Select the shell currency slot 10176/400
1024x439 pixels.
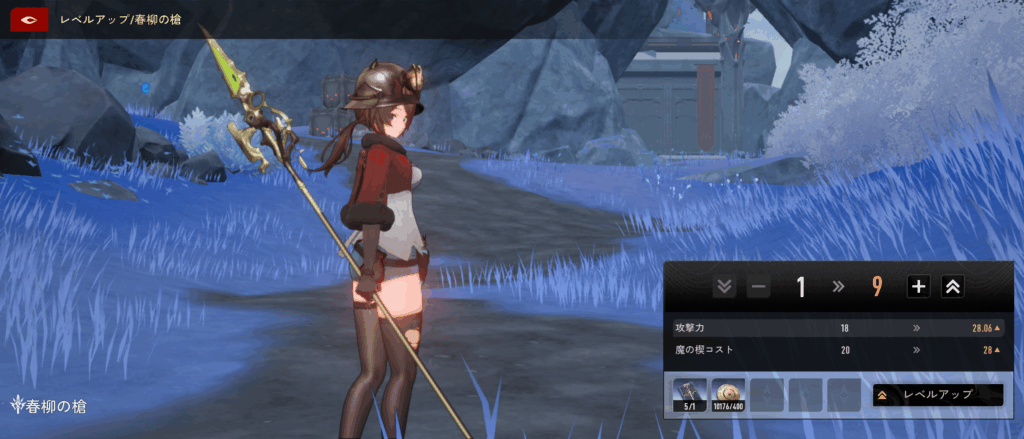click(729, 395)
